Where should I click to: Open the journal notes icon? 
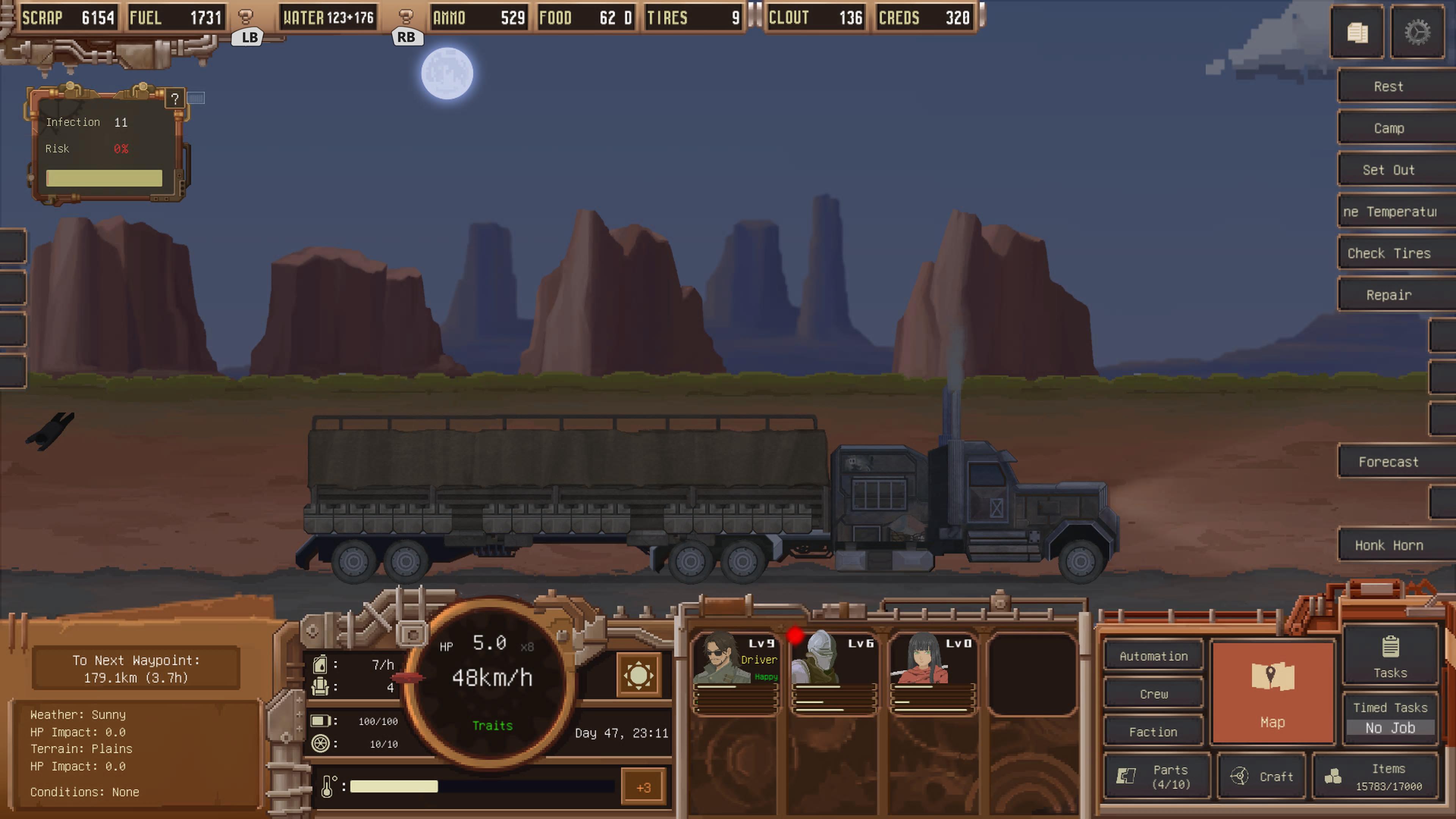tap(1357, 33)
